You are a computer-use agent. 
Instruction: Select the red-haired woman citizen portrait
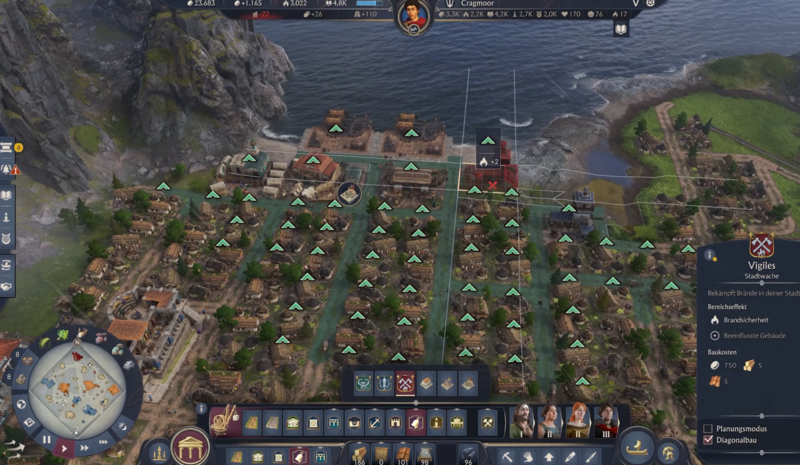pyautogui.click(x=577, y=422)
